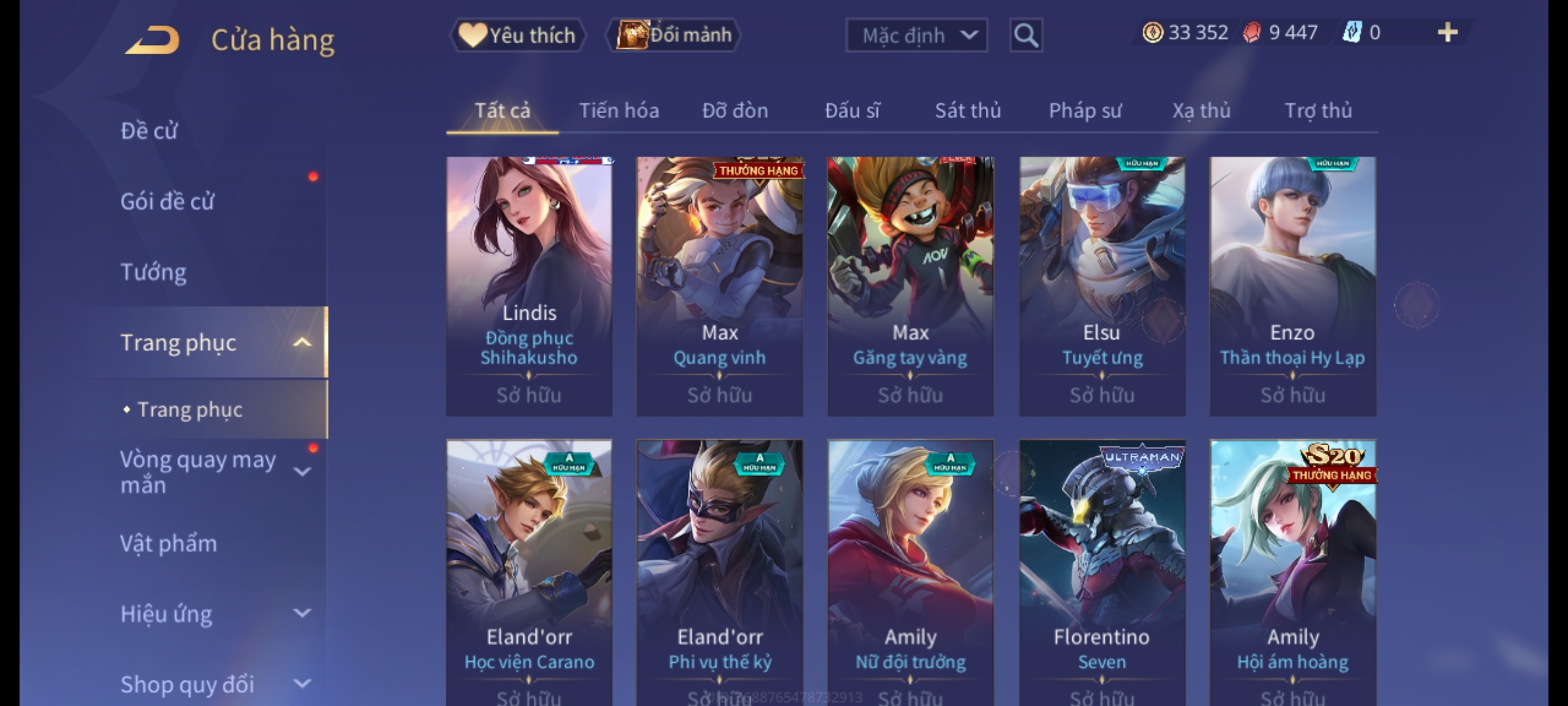Open the Yêu thích favorites list
The image size is (1568, 706).
(517, 35)
